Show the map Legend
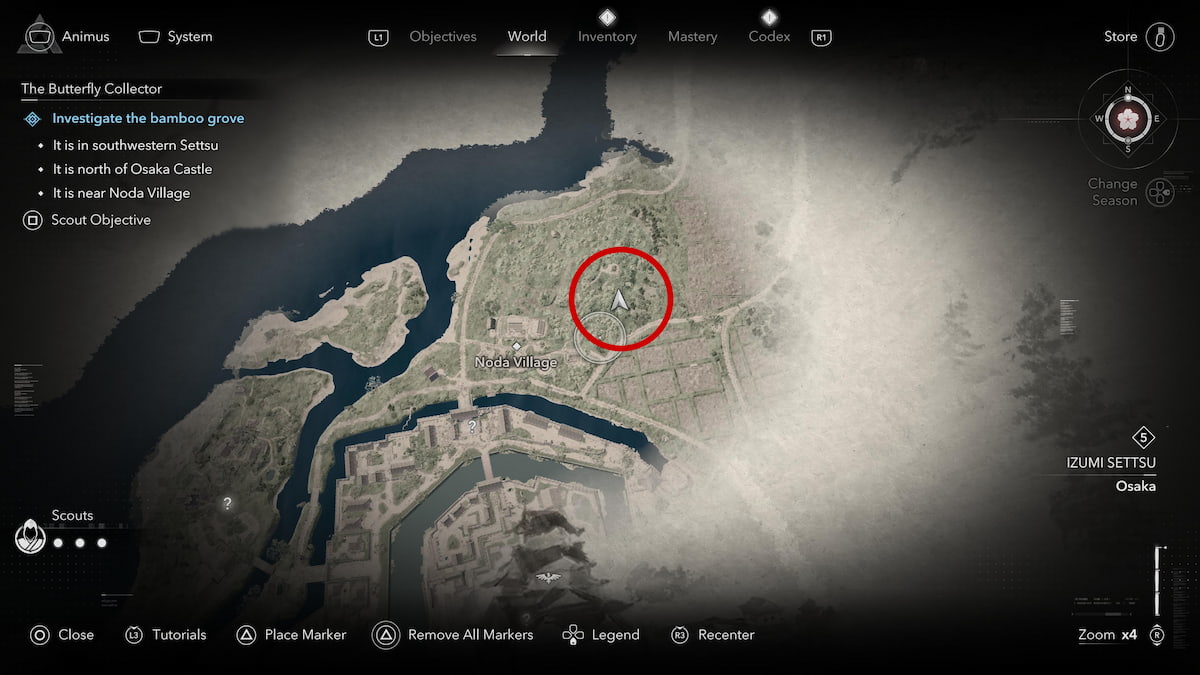The image size is (1200, 675). point(601,635)
